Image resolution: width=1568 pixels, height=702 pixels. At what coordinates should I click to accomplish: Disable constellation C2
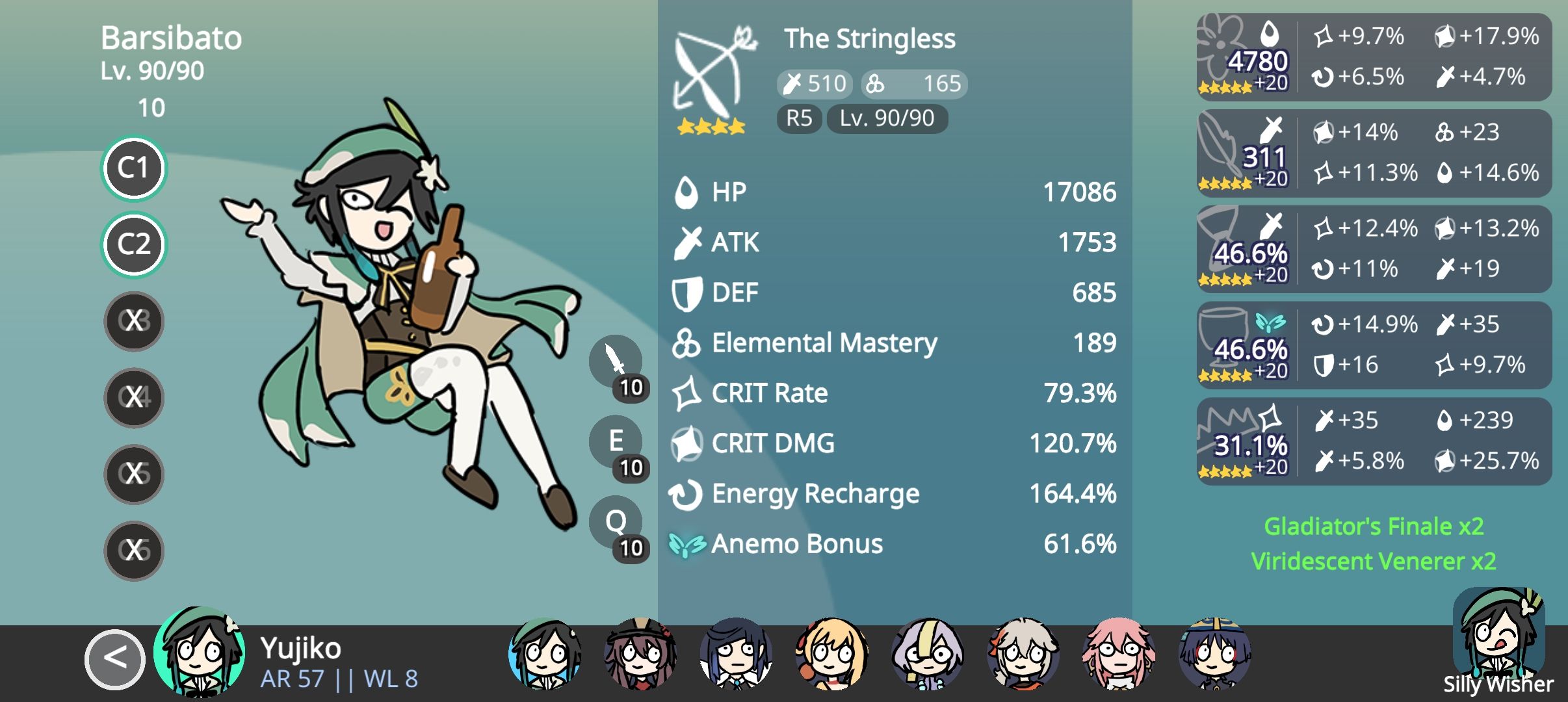[x=133, y=244]
